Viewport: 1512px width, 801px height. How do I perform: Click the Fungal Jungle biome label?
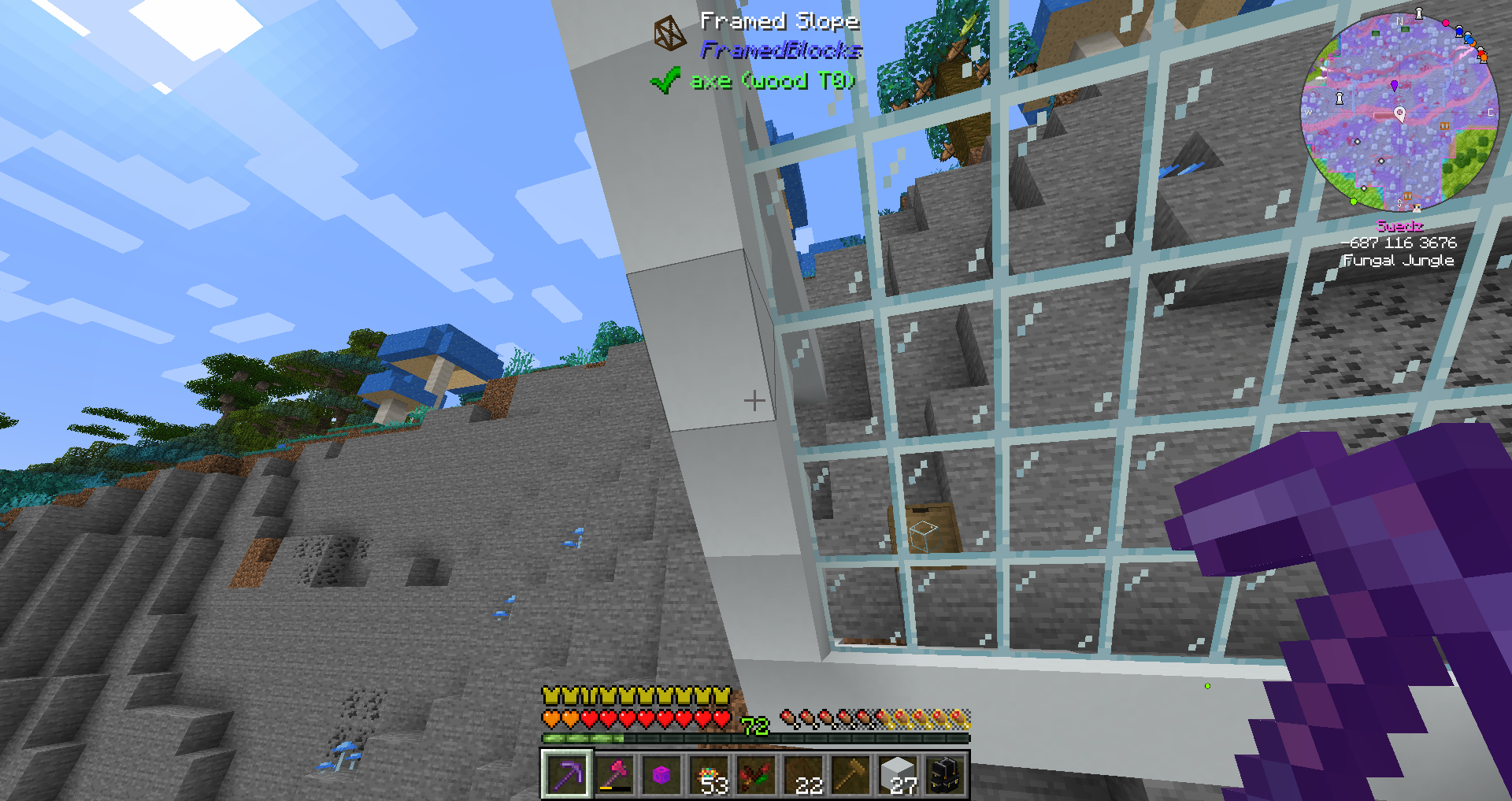[1398, 261]
